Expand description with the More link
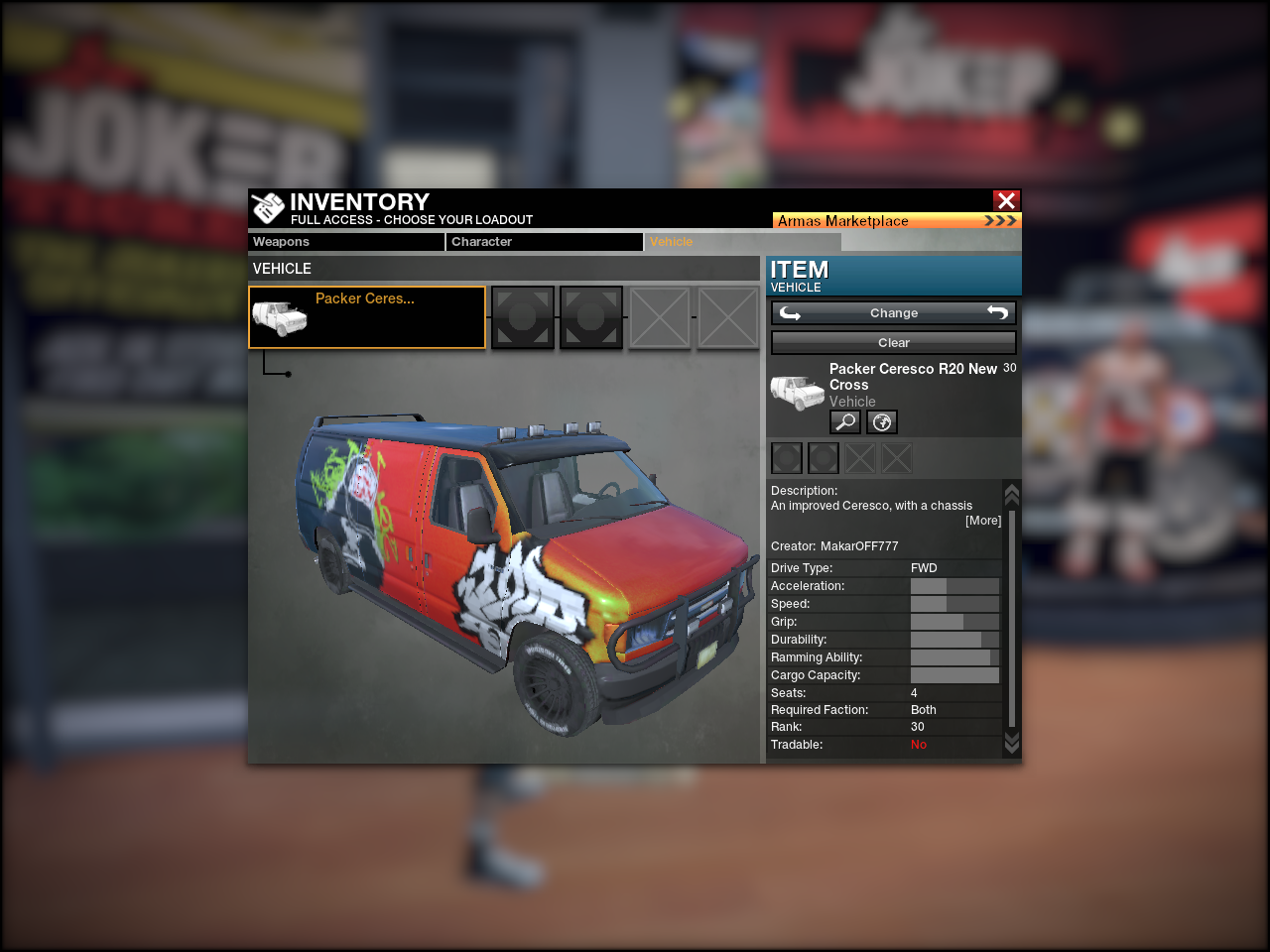 click(x=983, y=521)
